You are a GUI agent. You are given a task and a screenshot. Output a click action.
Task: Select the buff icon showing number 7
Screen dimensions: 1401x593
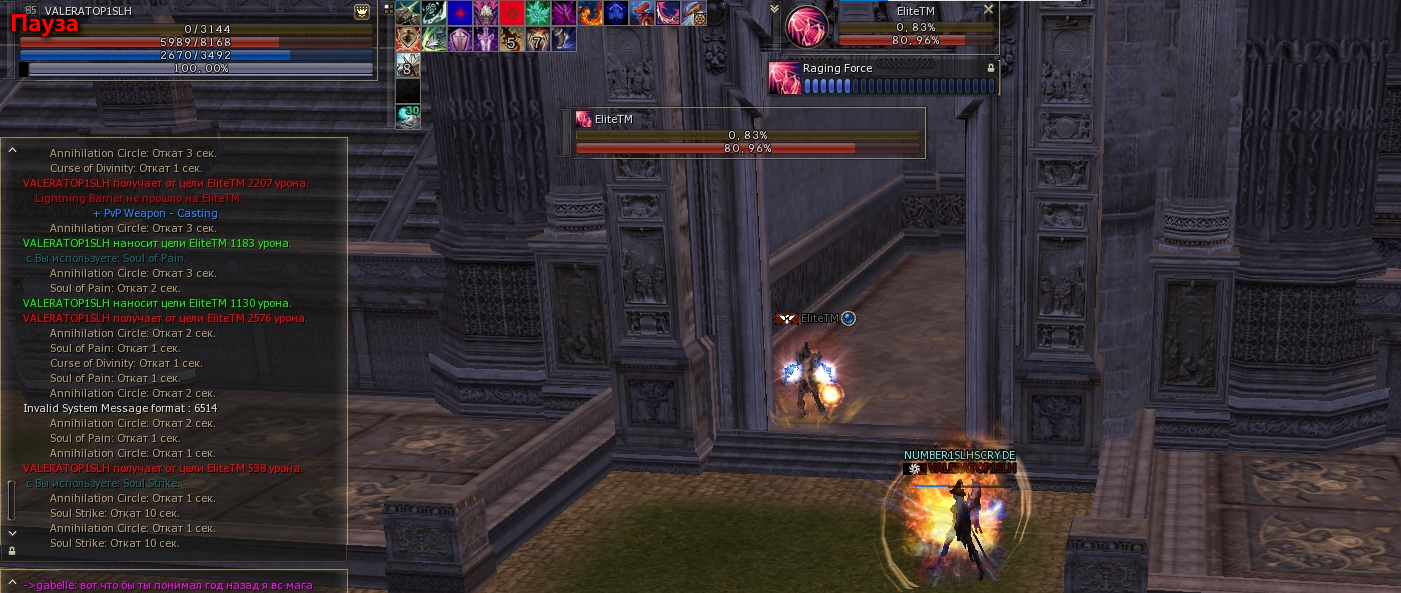coord(537,40)
